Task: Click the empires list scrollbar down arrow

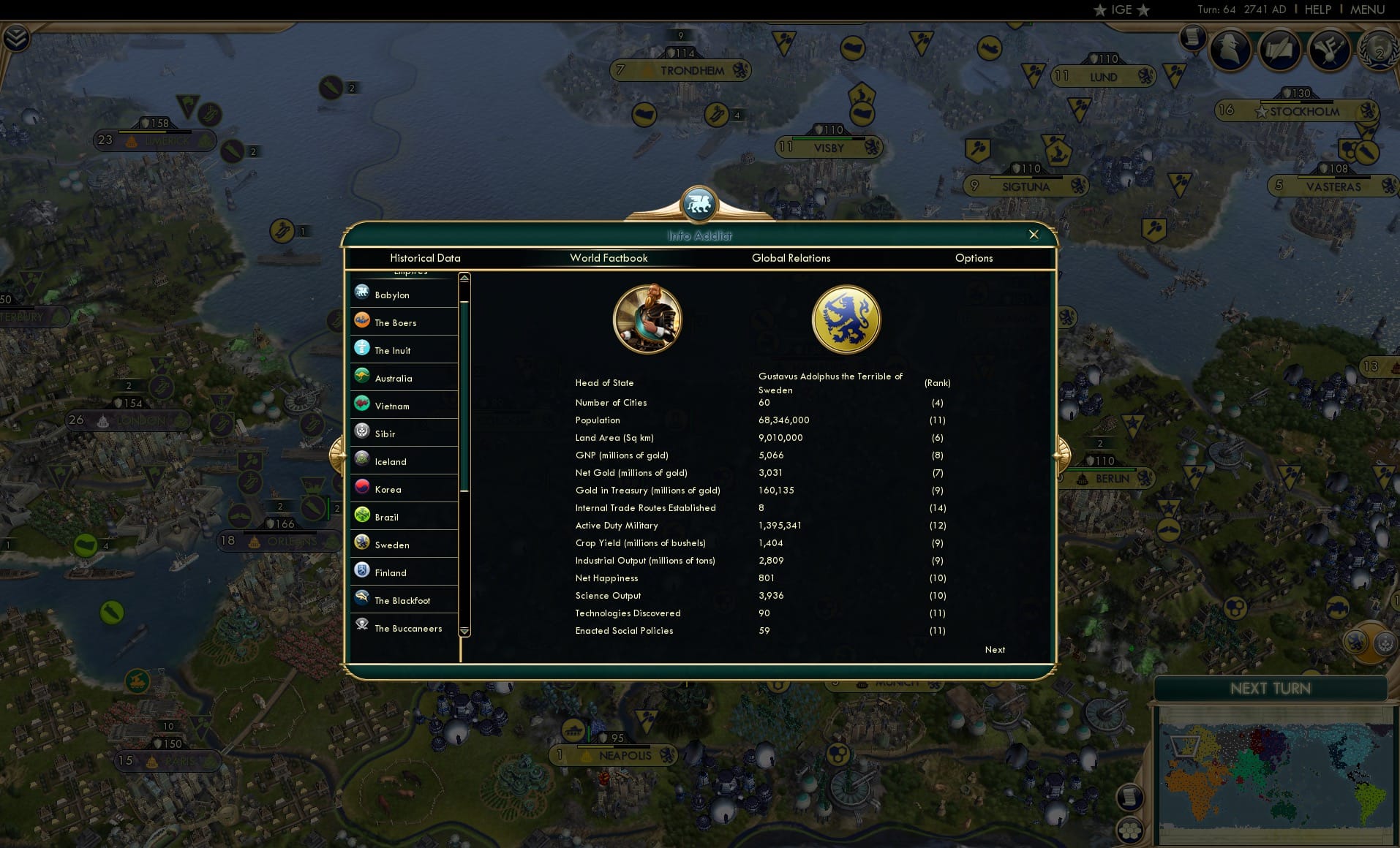Action: click(x=464, y=632)
